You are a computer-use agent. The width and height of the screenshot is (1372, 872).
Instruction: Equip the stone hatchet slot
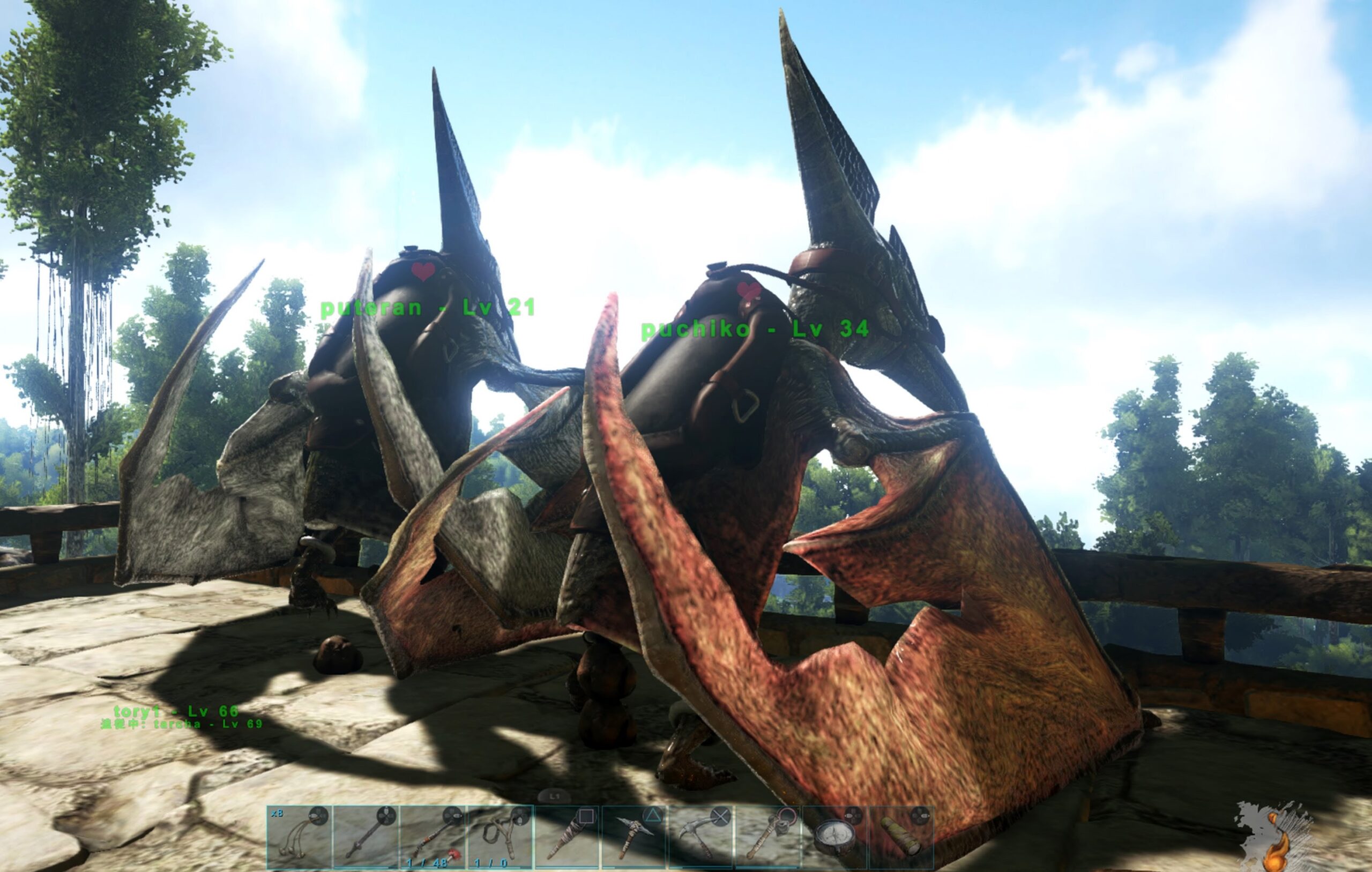[768, 837]
